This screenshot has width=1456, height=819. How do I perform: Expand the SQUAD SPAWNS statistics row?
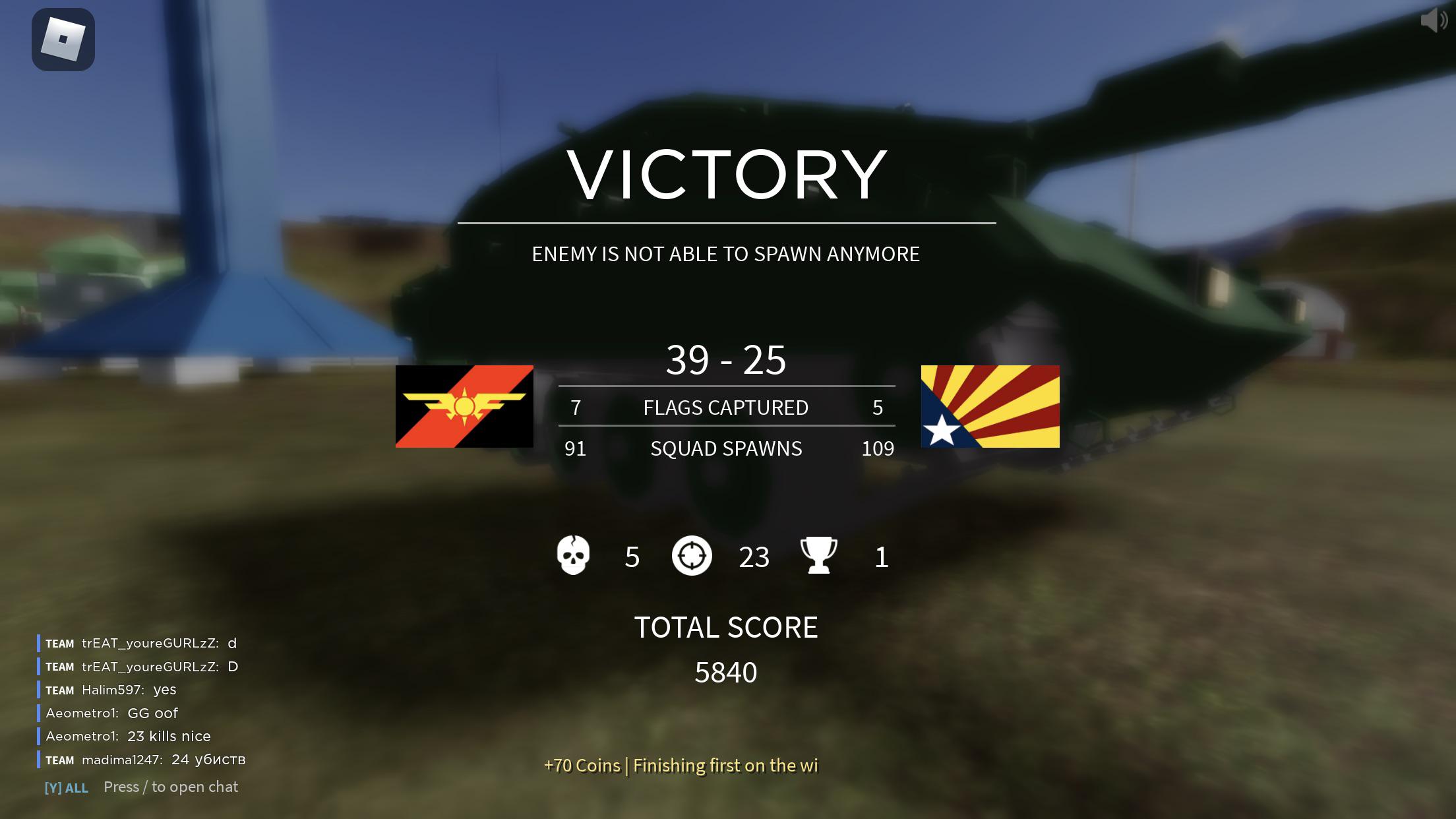coord(725,448)
